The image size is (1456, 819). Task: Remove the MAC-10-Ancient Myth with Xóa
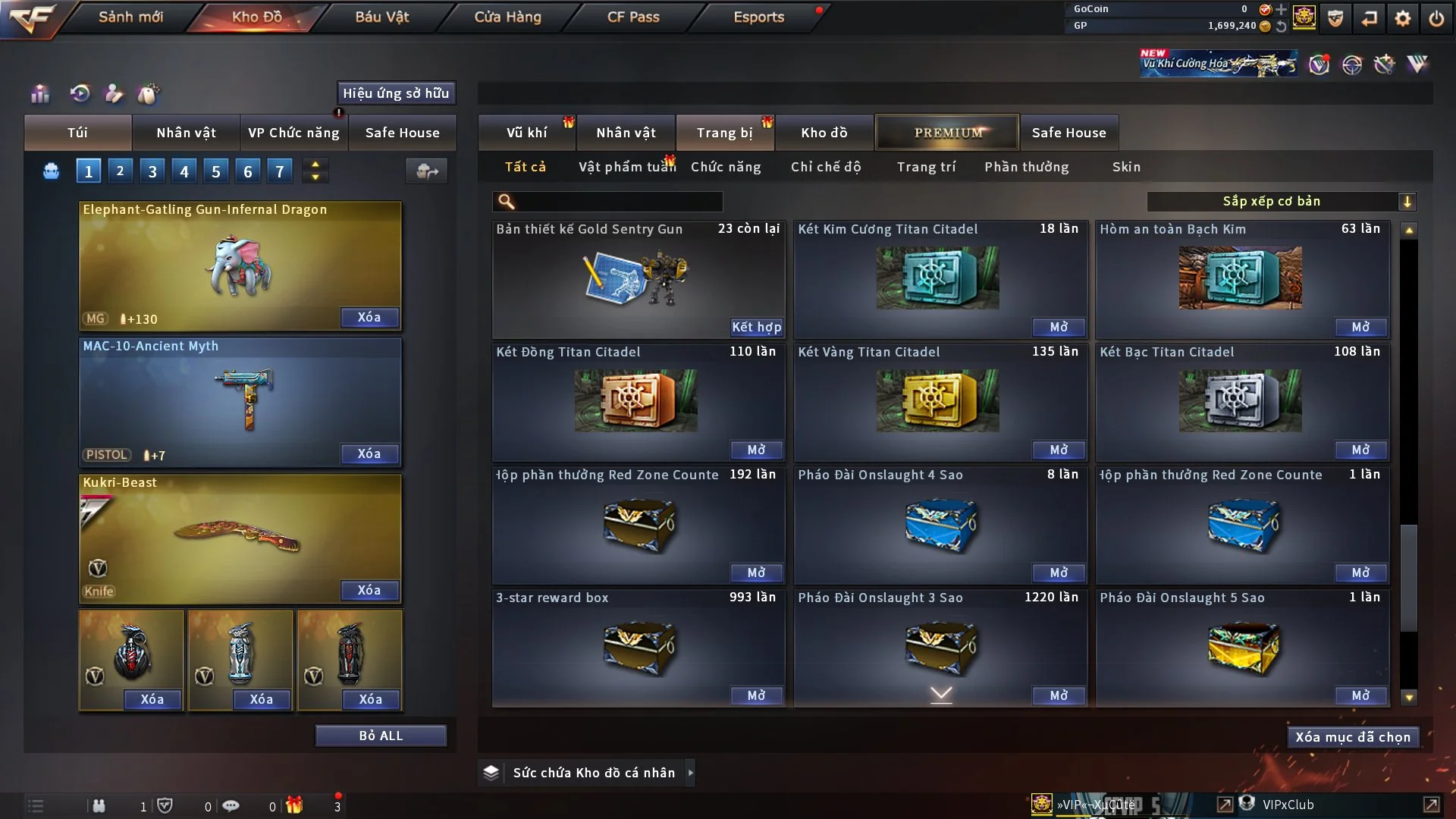tap(369, 453)
